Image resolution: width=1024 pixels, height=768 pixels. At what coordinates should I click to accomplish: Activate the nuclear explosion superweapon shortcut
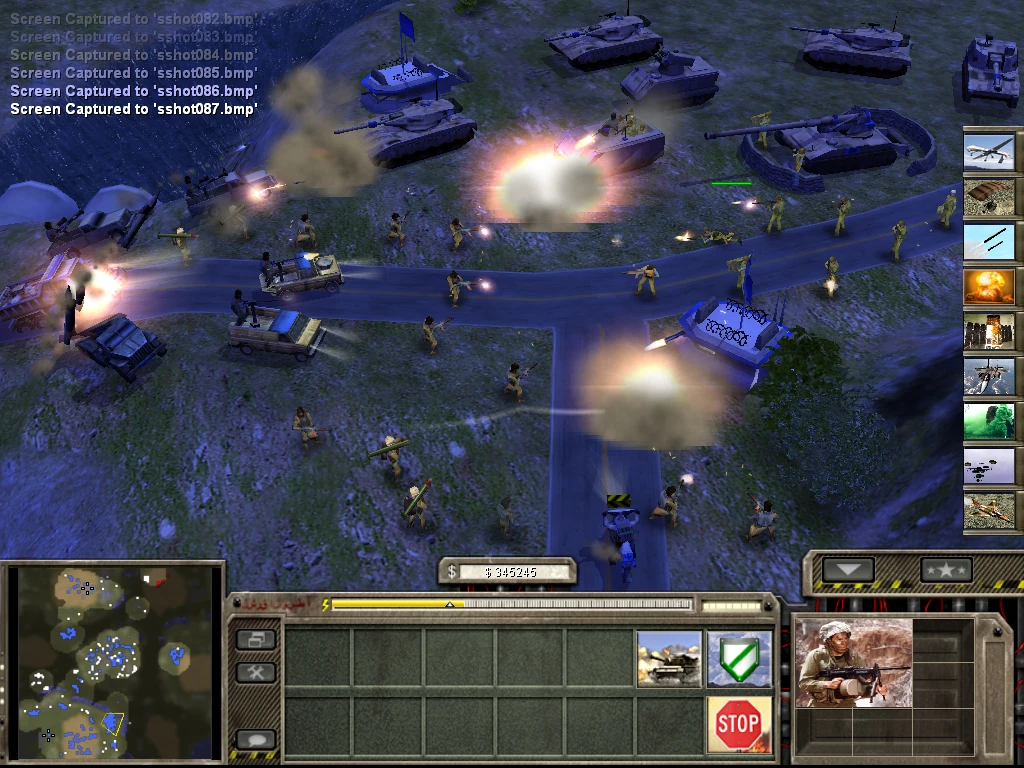tap(989, 287)
